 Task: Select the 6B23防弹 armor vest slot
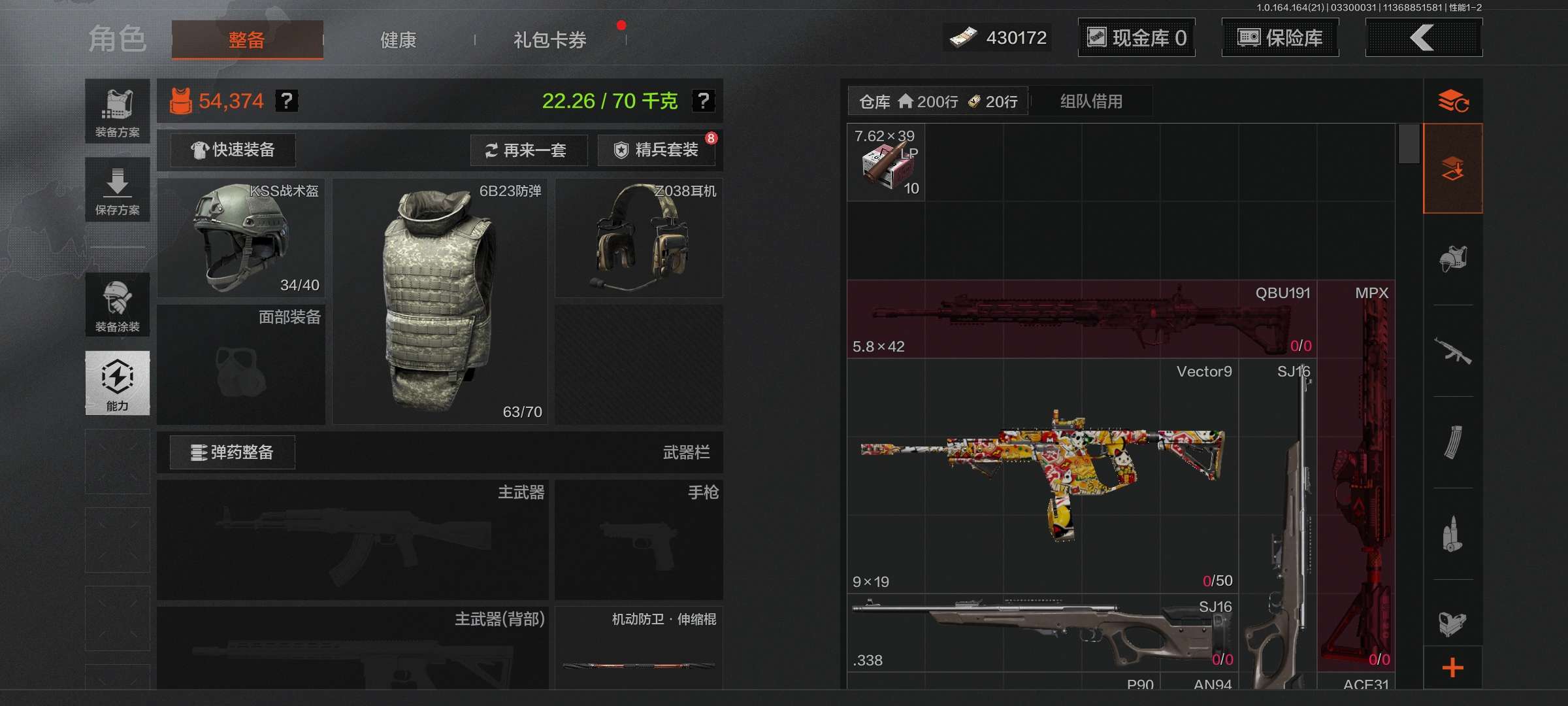440,301
